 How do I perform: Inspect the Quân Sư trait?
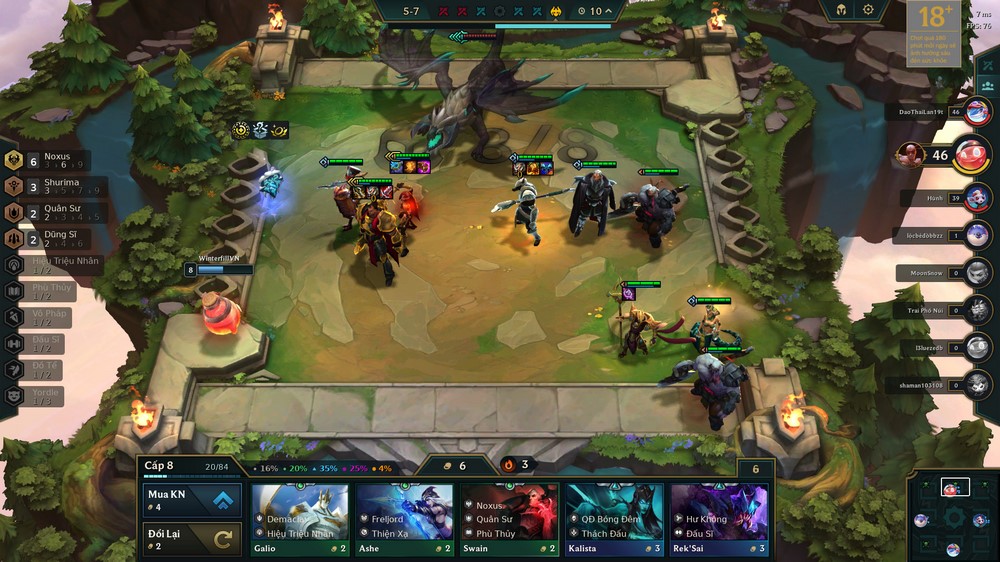tap(50, 213)
